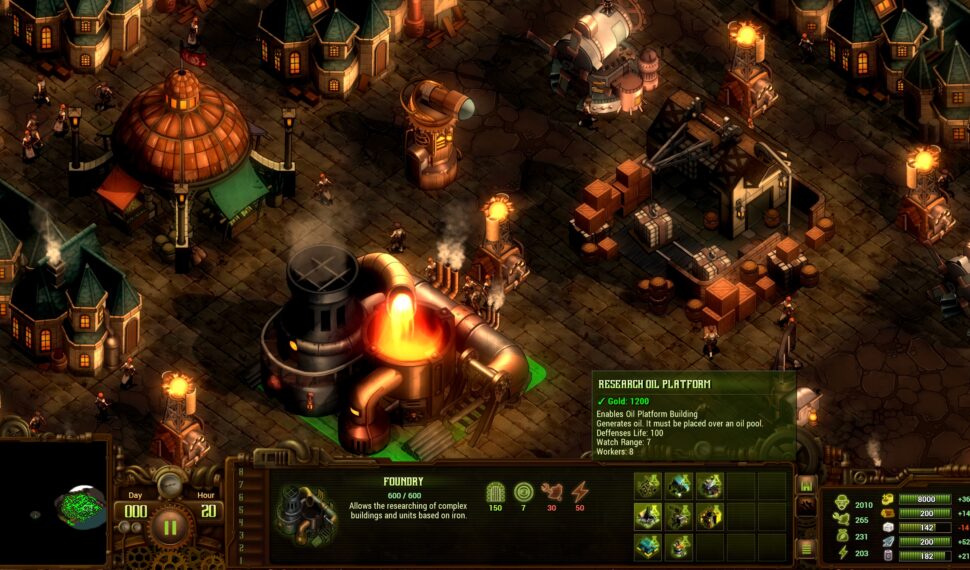Open the green castle icon button

805,485
